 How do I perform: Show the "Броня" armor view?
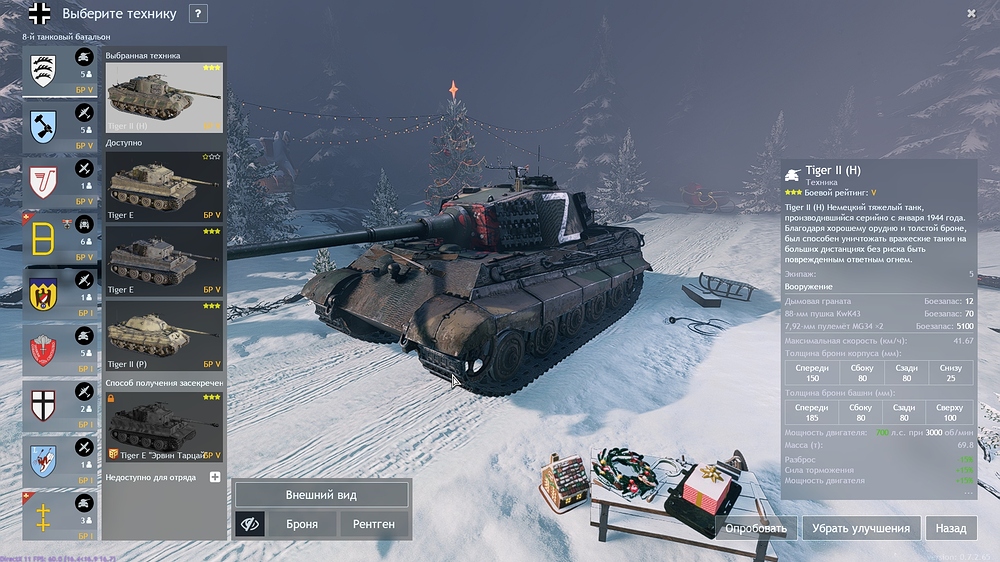pyautogui.click(x=302, y=523)
